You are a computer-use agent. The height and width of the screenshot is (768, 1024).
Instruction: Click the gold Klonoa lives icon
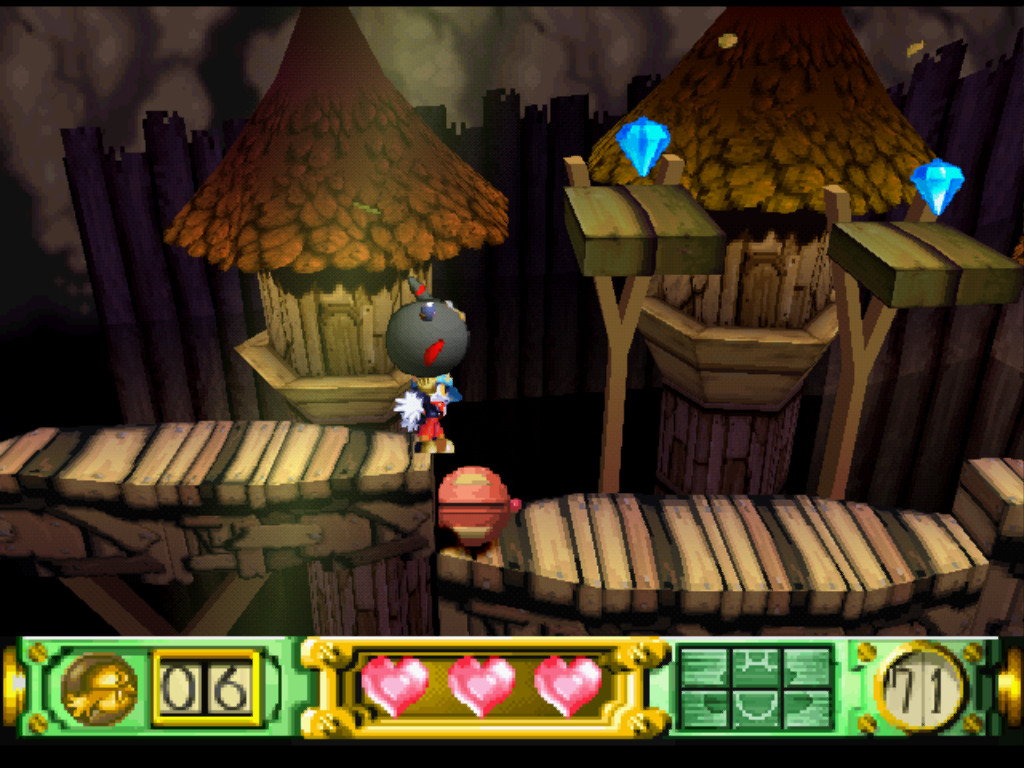[x=99, y=688]
